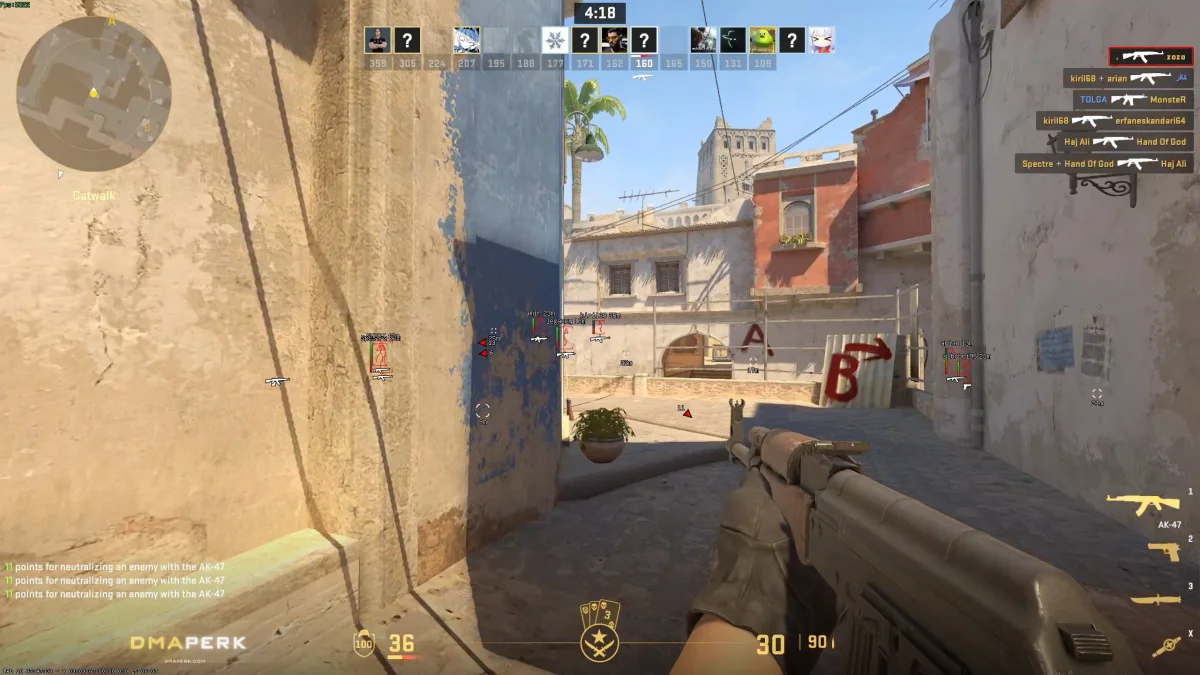Select the TOLGA MonsteR kill feed row
Image resolution: width=1200 pixels, height=675 pixels.
[x=1133, y=100]
